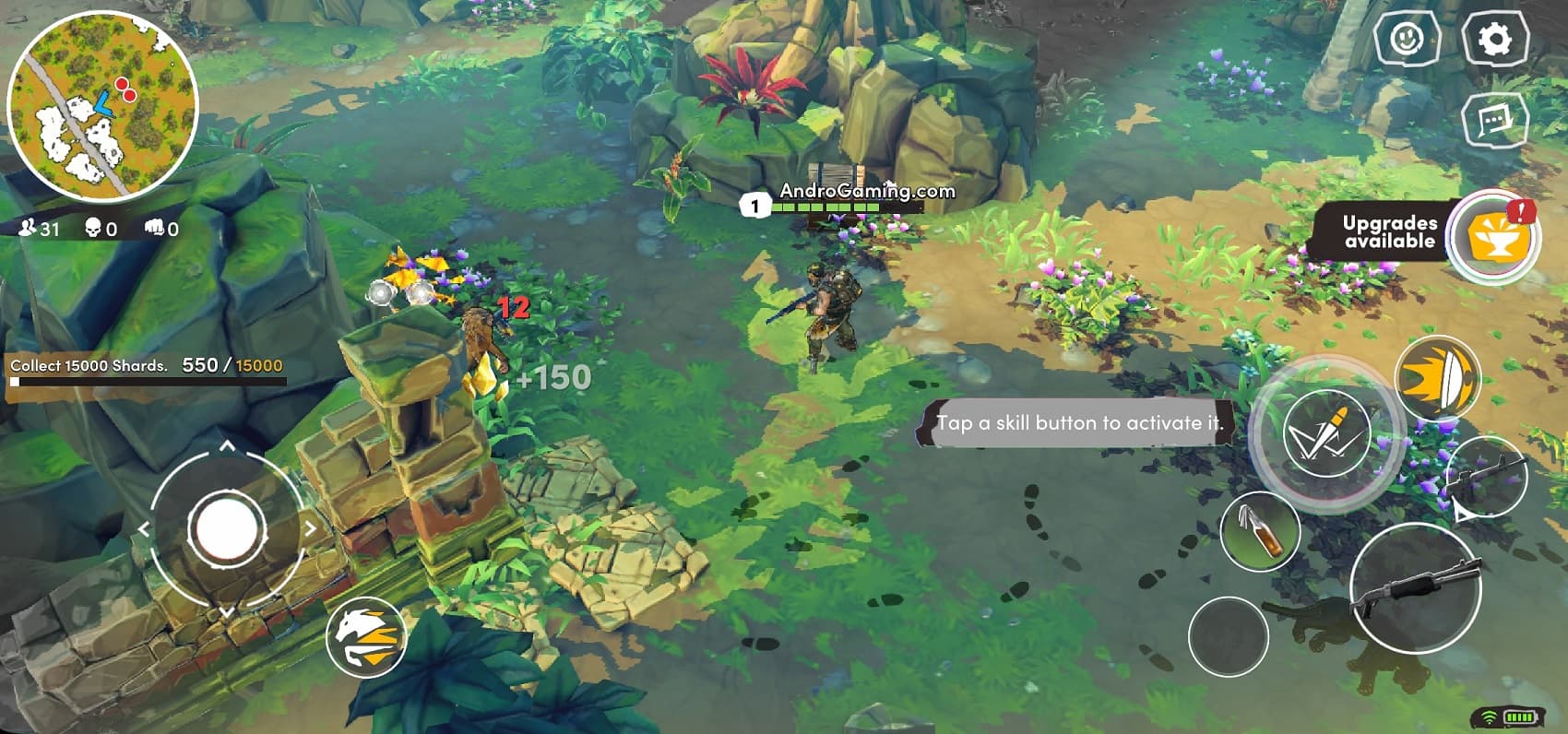Activate the orange slash skill

[1437, 378]
